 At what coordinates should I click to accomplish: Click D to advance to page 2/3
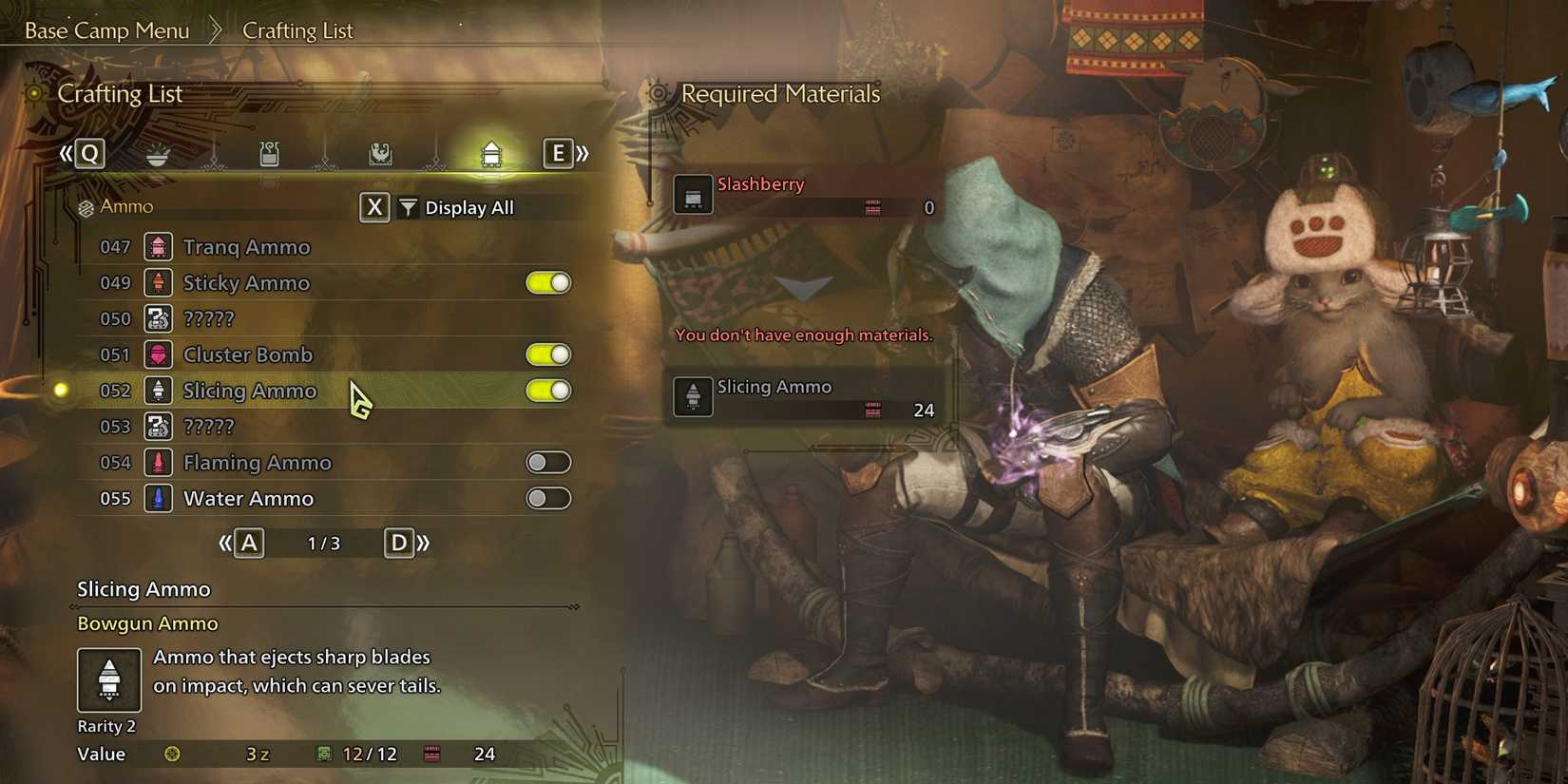[x=399, y=543]
